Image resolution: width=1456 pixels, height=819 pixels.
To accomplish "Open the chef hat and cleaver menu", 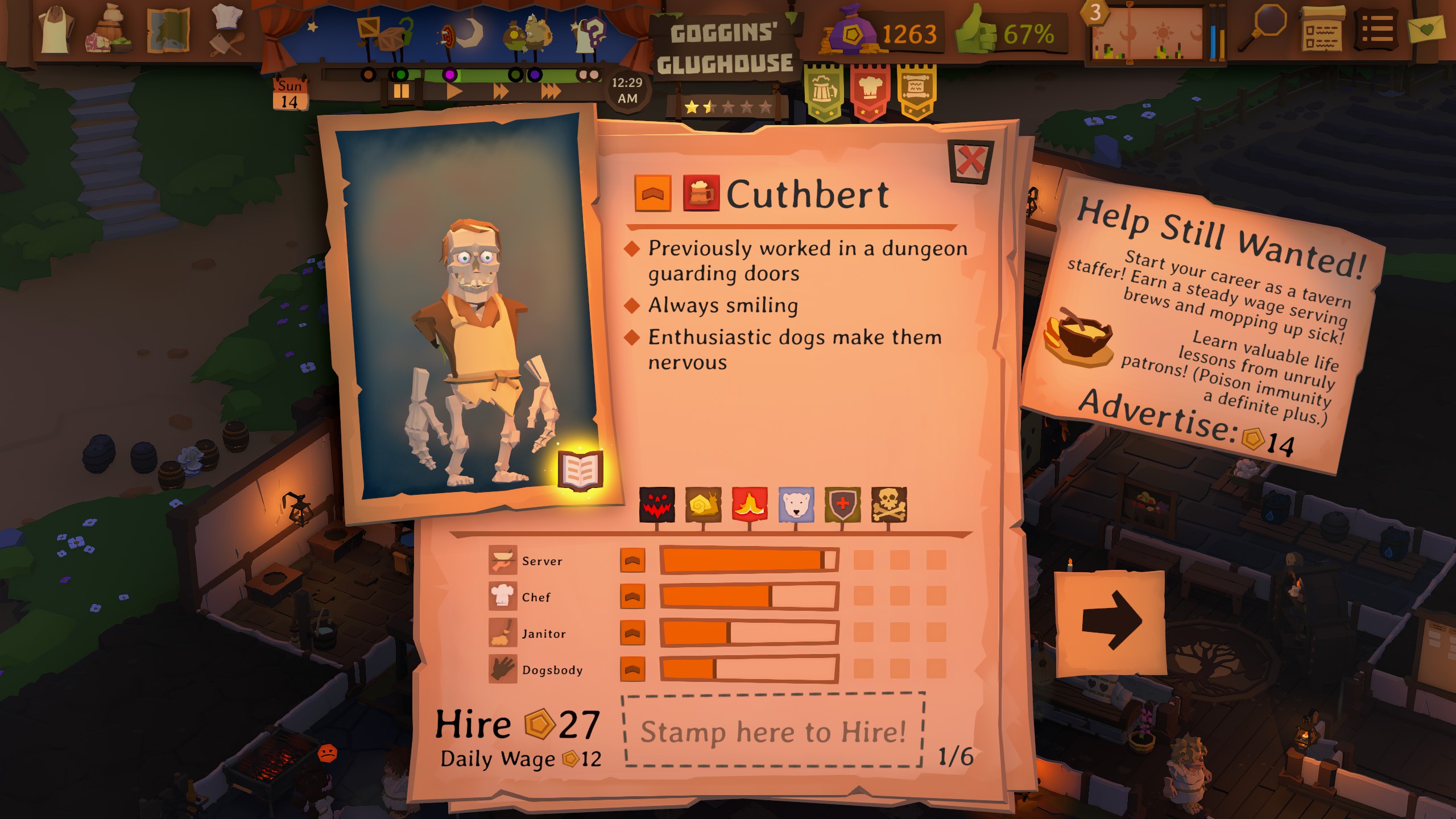I will pyautogui.click(x=227, y=30).
